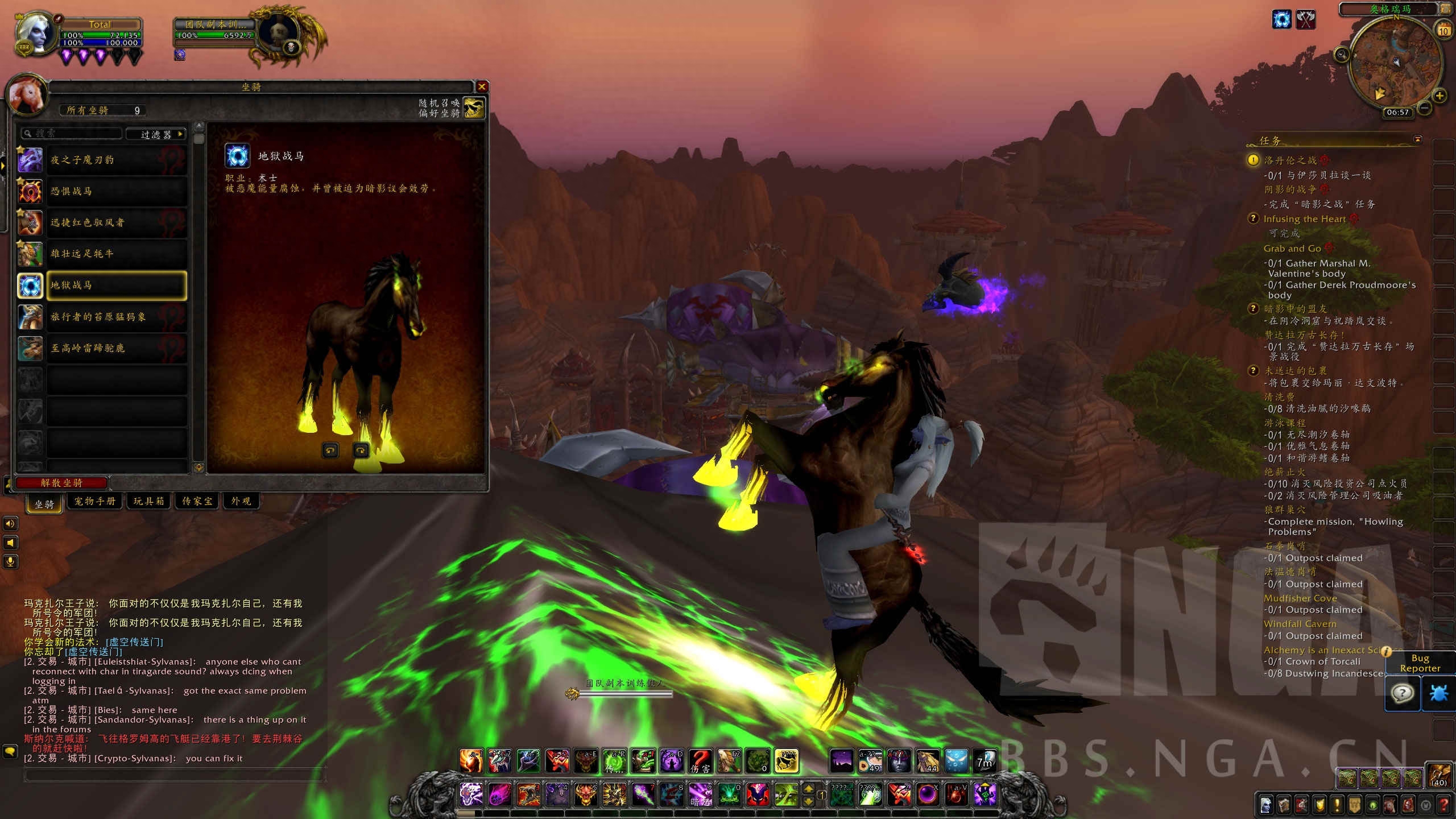The image size is (1456, 819).
Task: Summon a random favorite mount
Action: [474, 107]
